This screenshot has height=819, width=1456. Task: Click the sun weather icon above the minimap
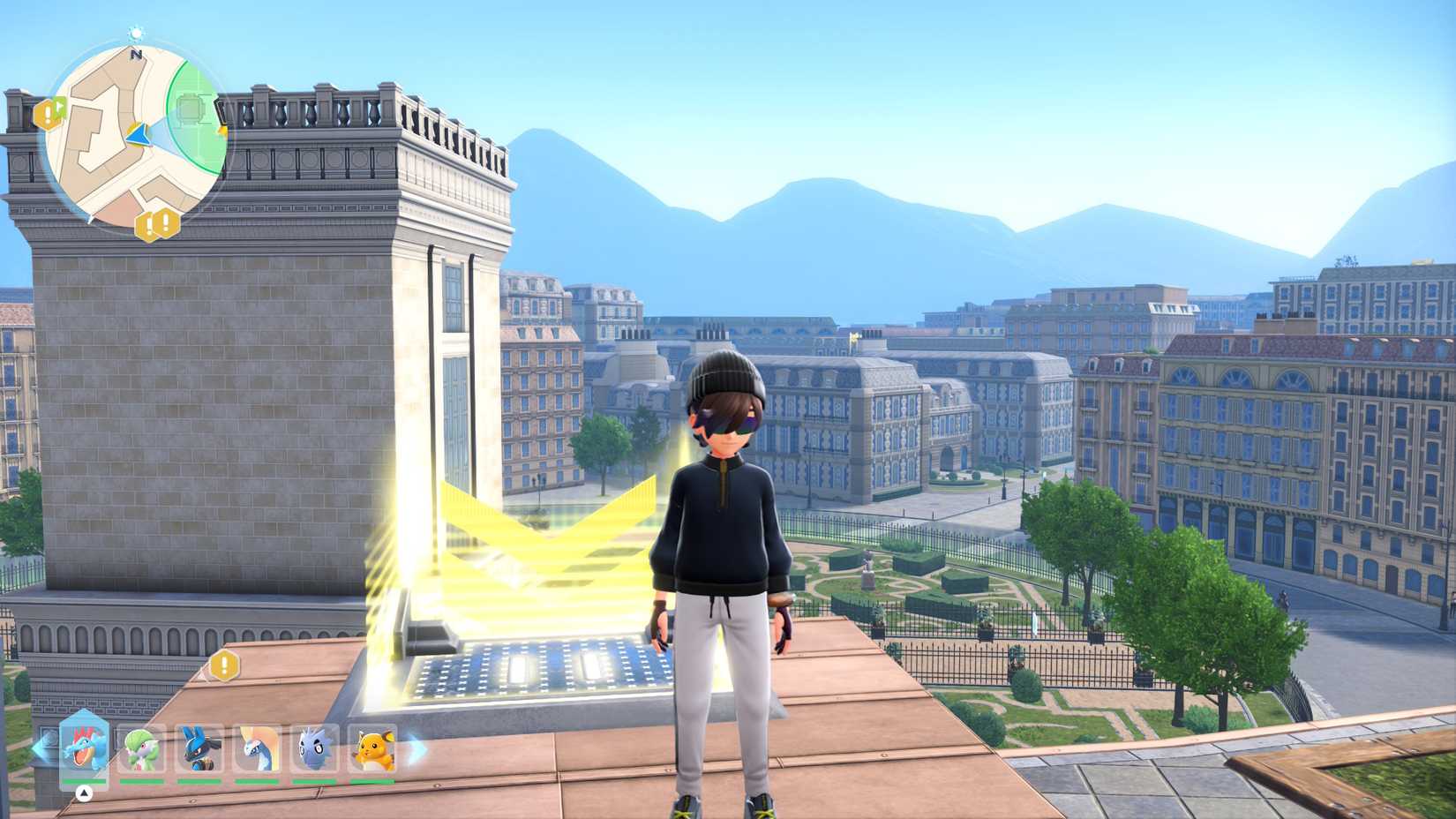(135, 33)
